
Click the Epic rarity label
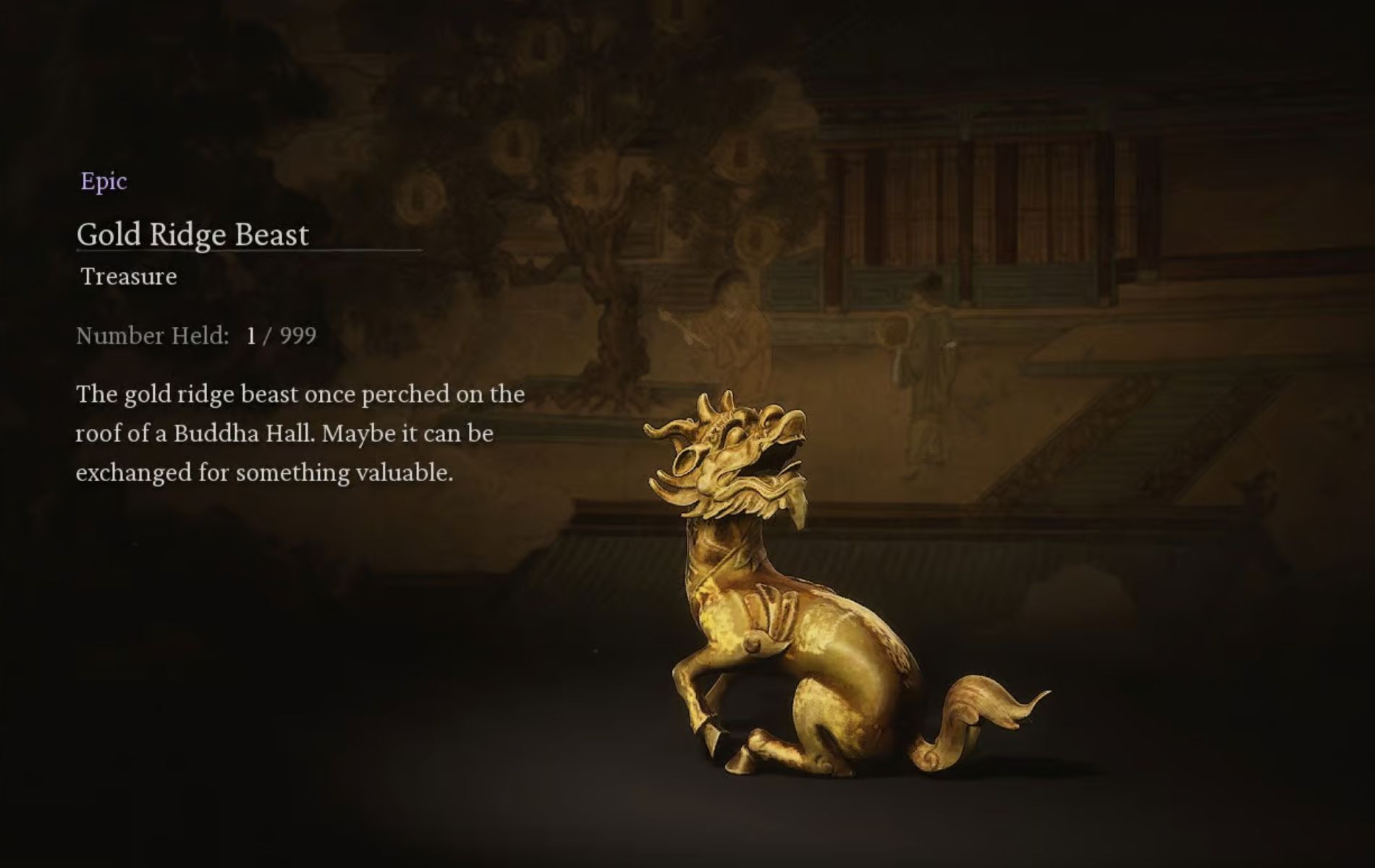103,182
